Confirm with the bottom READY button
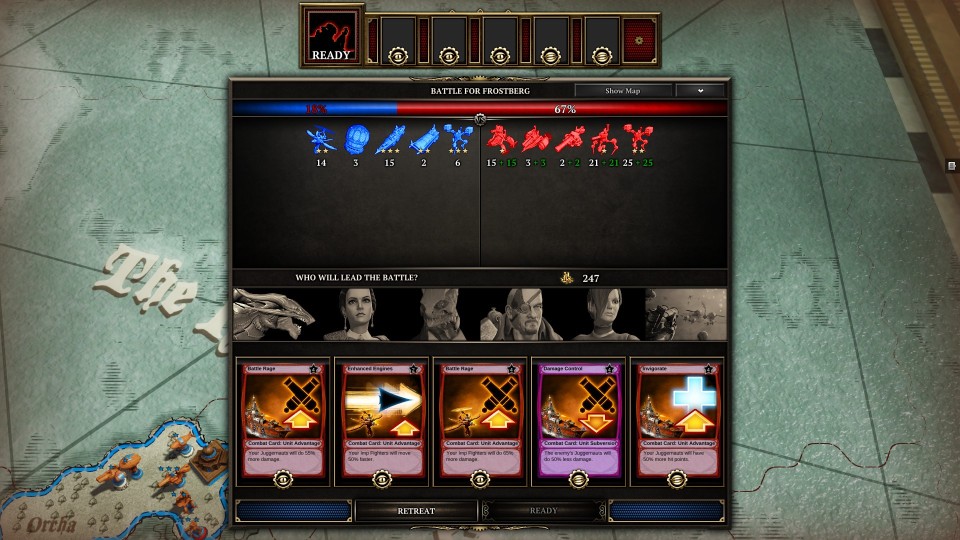This screenshot has width=960, height=540. (x=543, y=510)
